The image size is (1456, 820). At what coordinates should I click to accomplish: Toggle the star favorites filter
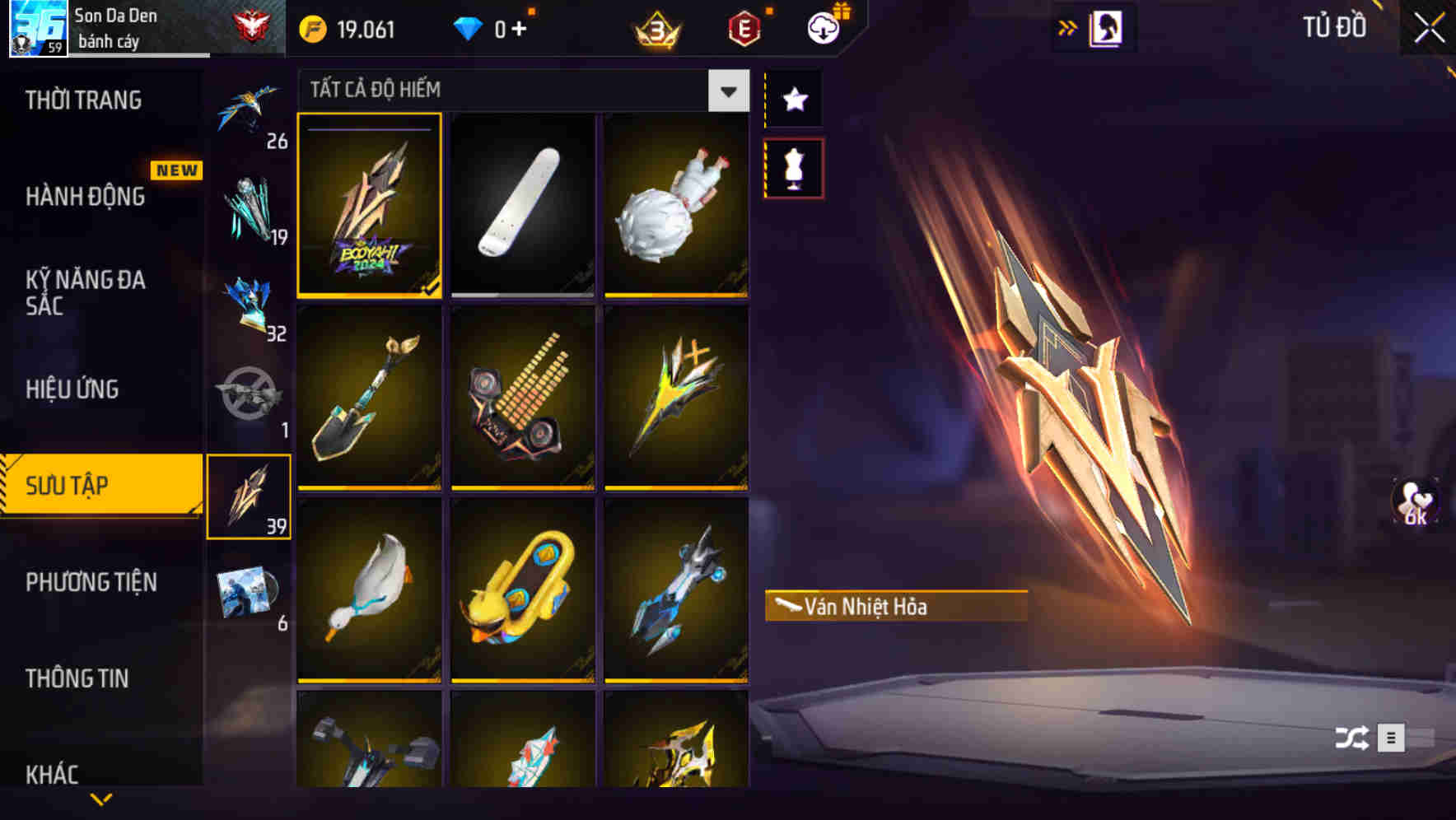coord(793,99)
